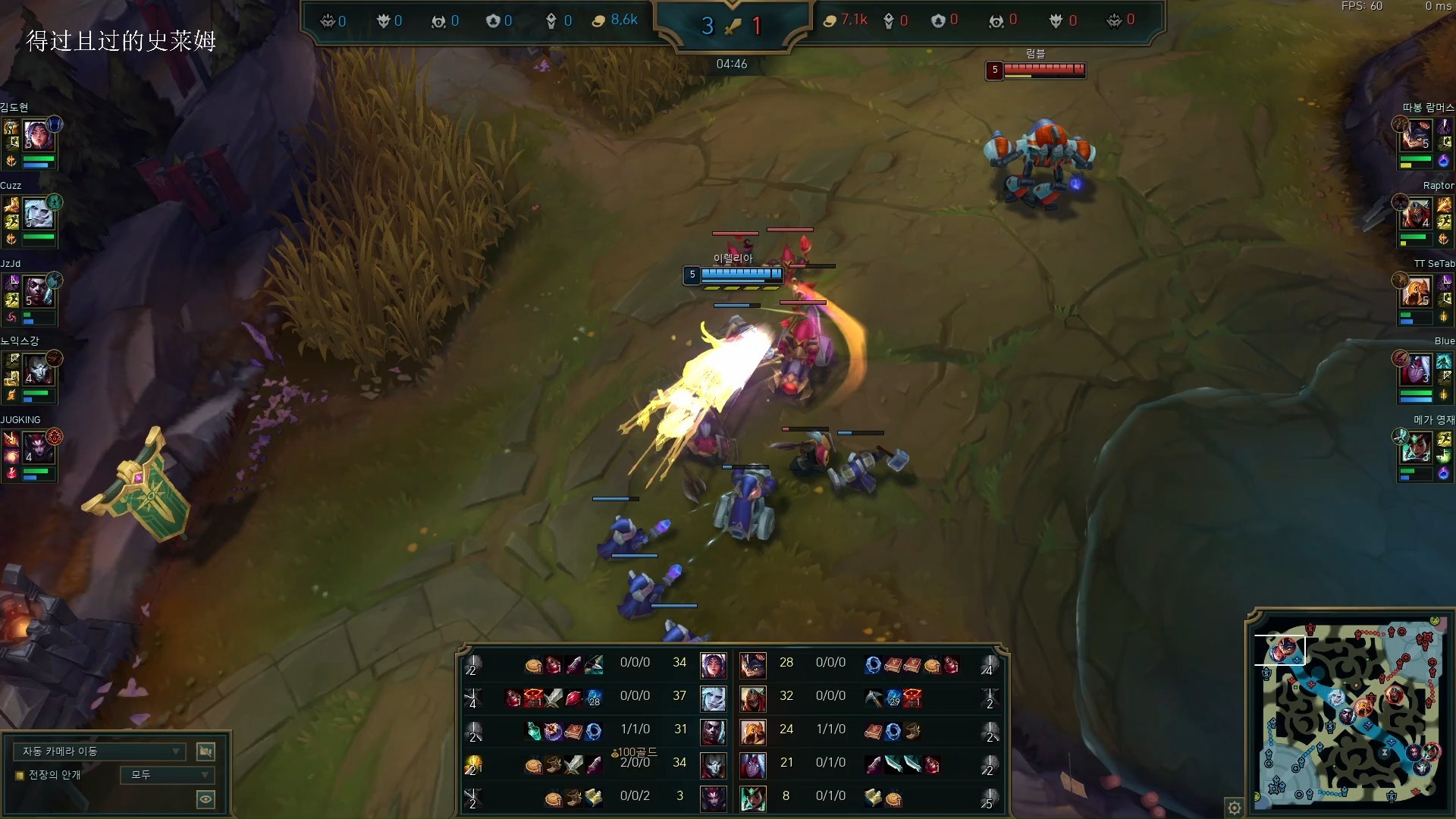The height and width of the screenshot is (819, 1456).
Task: Click Irelia's portrait in the bottom scoreboard
Action: tap(713, 664)
